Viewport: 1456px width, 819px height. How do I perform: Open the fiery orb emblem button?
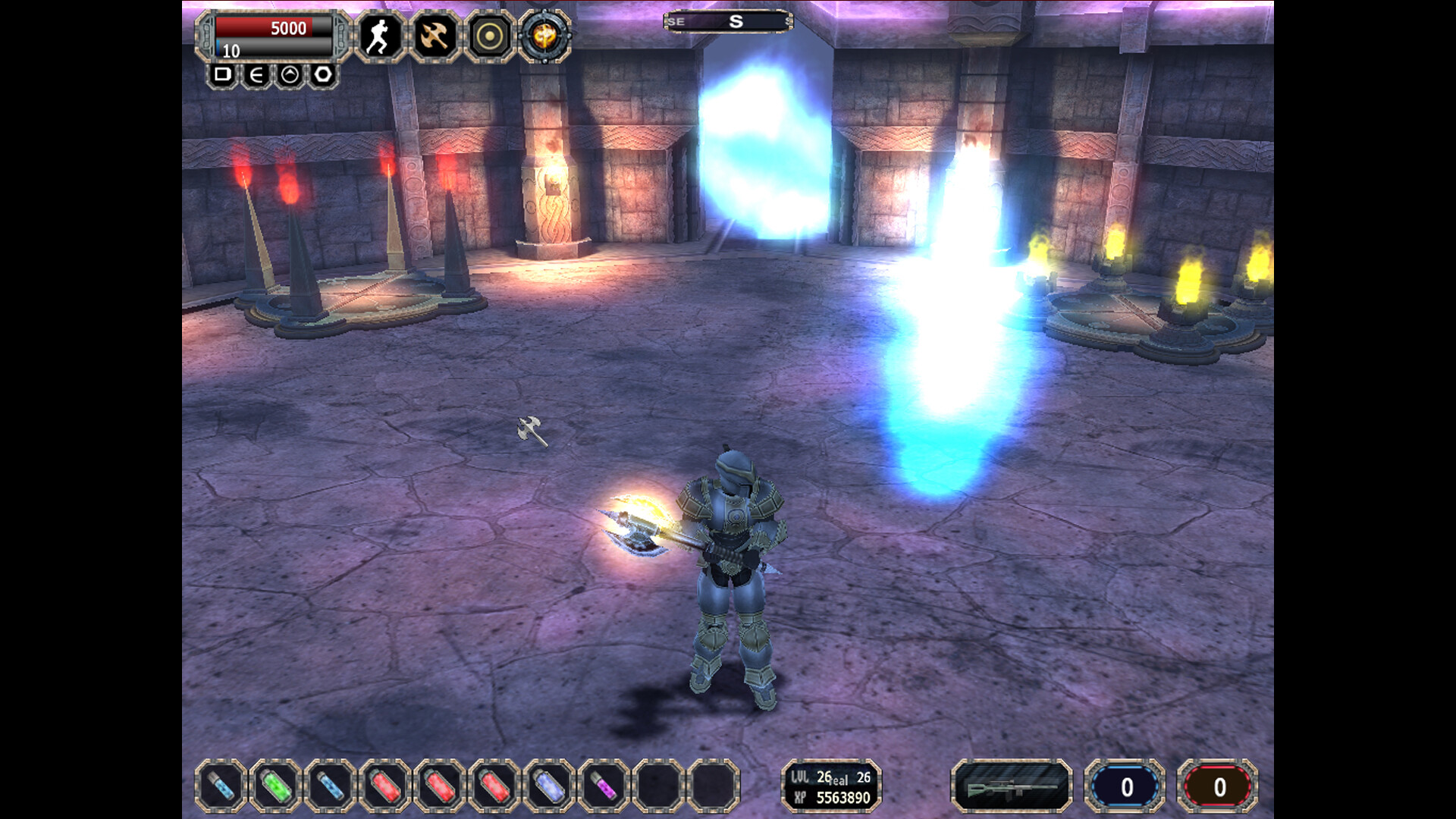pyautogui.click(x=544, y=36)
